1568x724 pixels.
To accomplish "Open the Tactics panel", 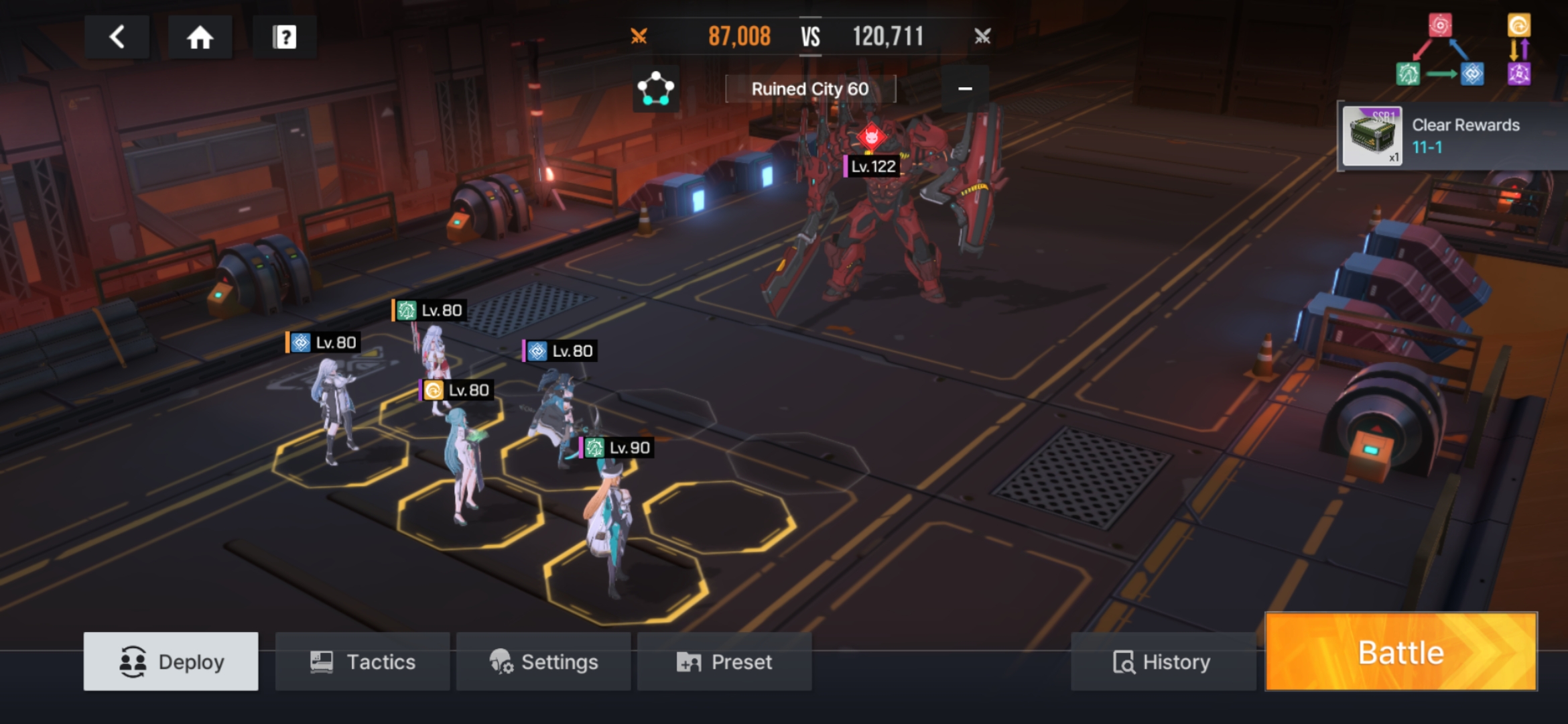I will (x=363, y=662).
